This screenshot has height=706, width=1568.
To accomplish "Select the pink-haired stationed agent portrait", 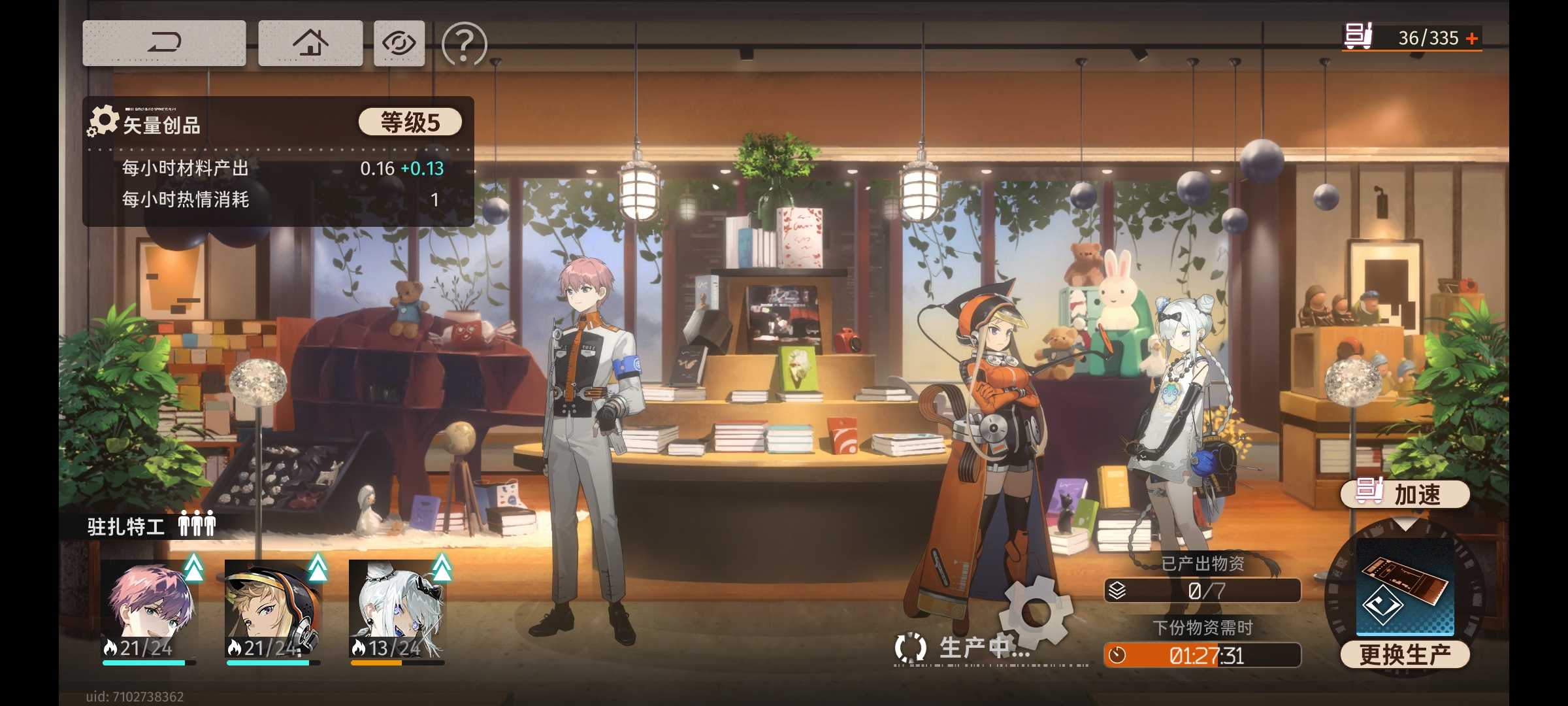I will pyautogui.click(x=150, y=609).
